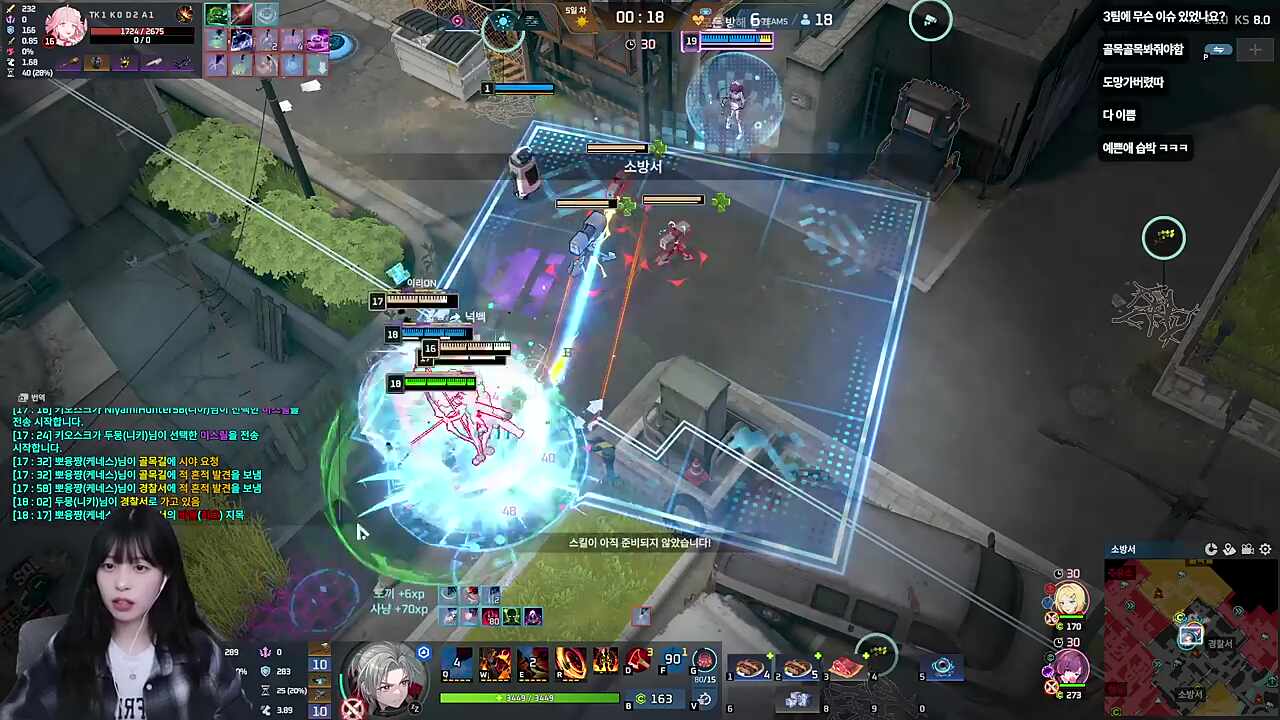
Task: Select the blonde teammate portrait
Action: pos(1071,598)
